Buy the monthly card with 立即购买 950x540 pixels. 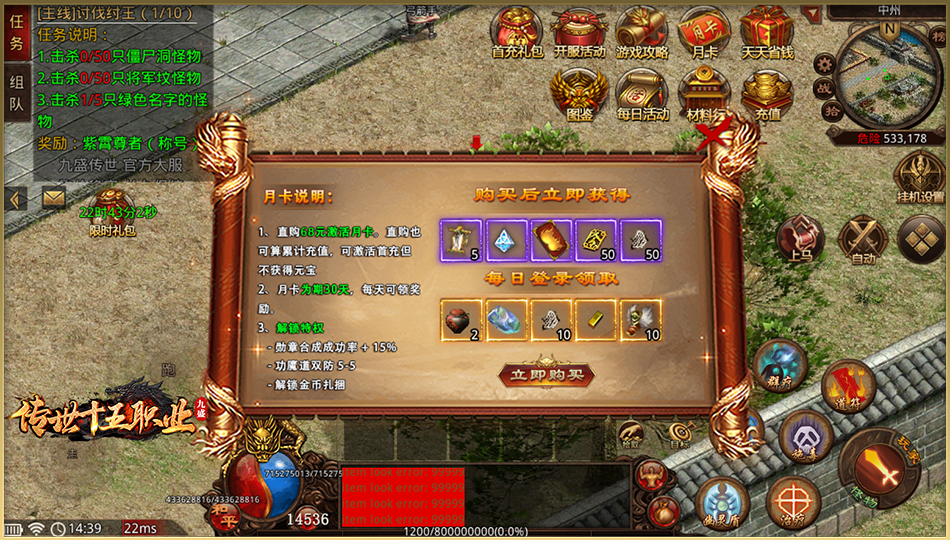pyautogui.click(x=546, y=375)
